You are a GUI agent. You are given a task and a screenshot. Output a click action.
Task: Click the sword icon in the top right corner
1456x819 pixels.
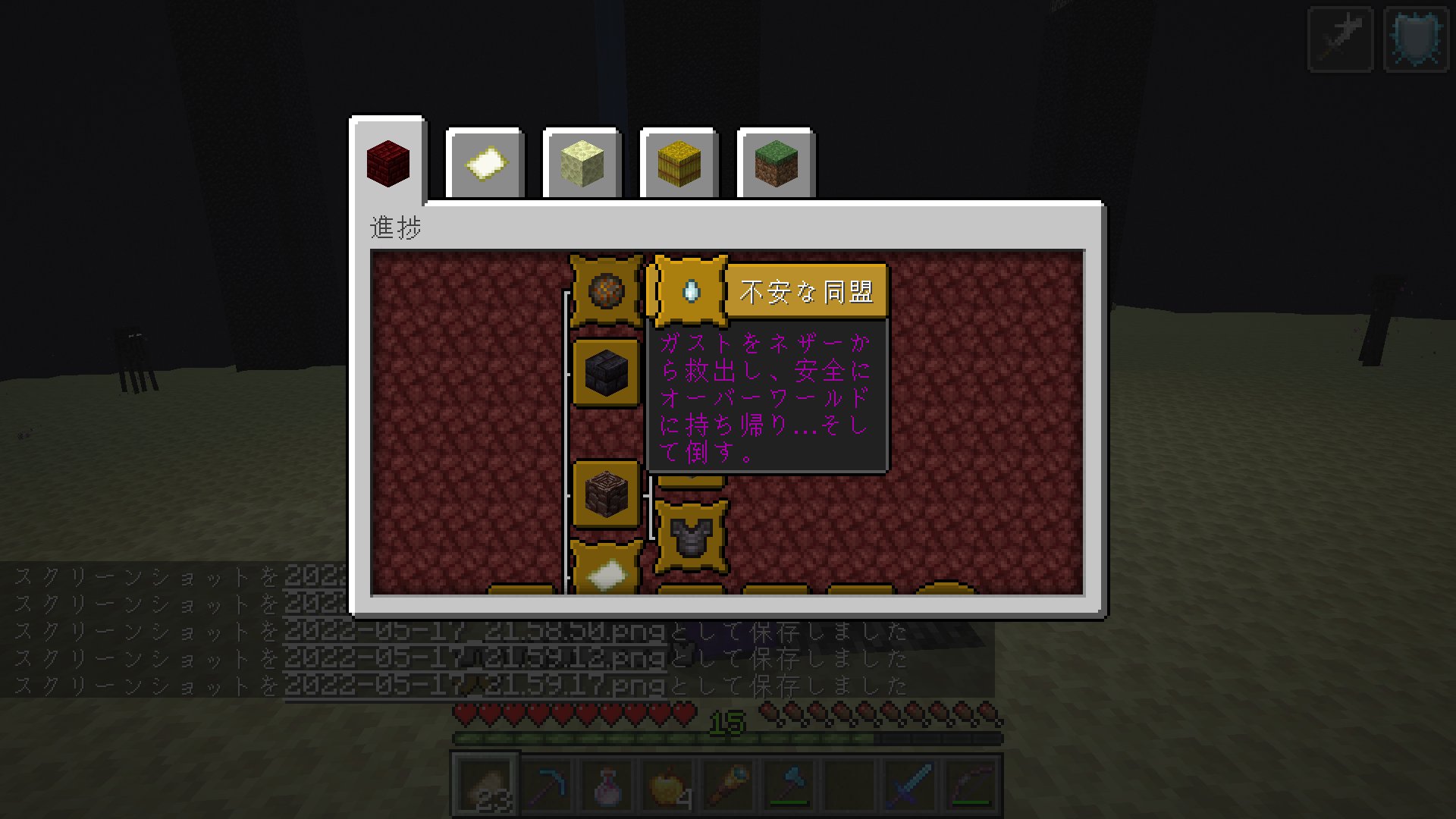coord(1339,39)
